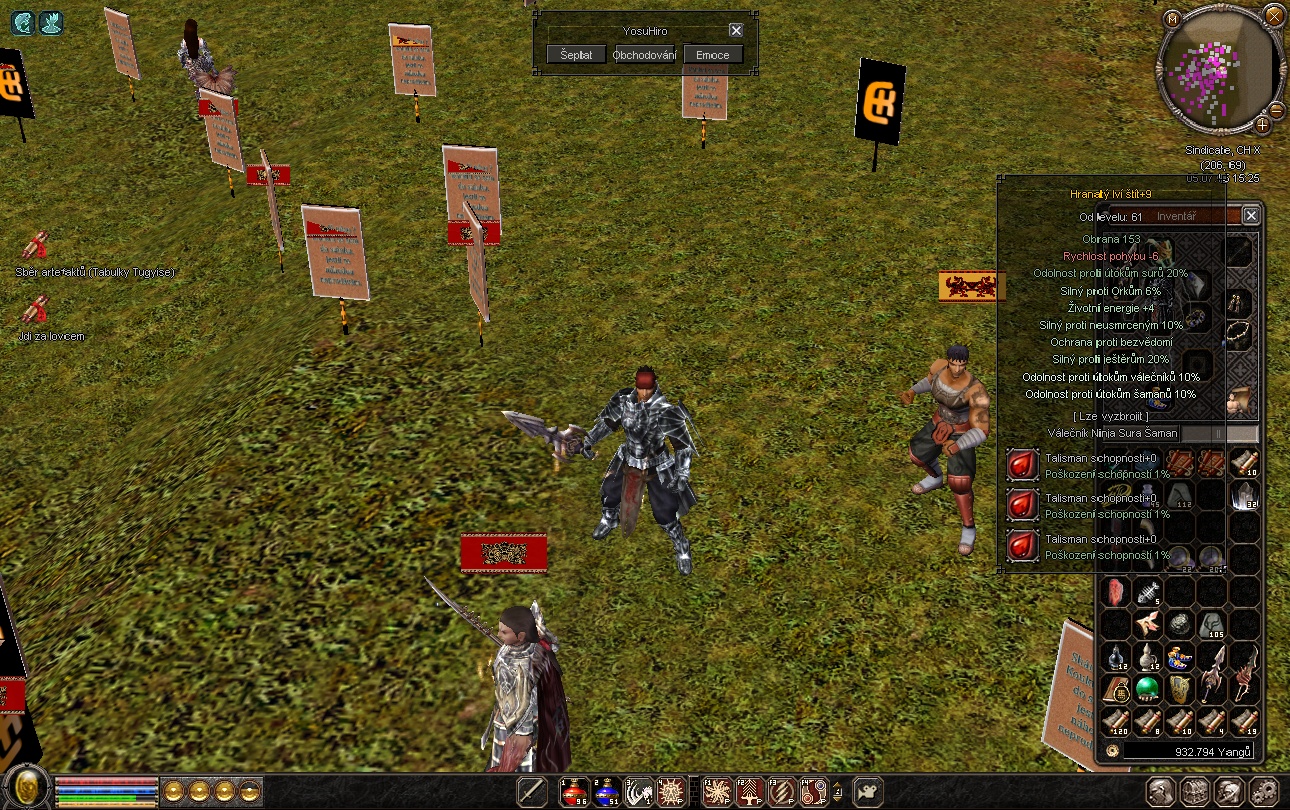Click the camera icon on the bottom bar

pos(868,791)
